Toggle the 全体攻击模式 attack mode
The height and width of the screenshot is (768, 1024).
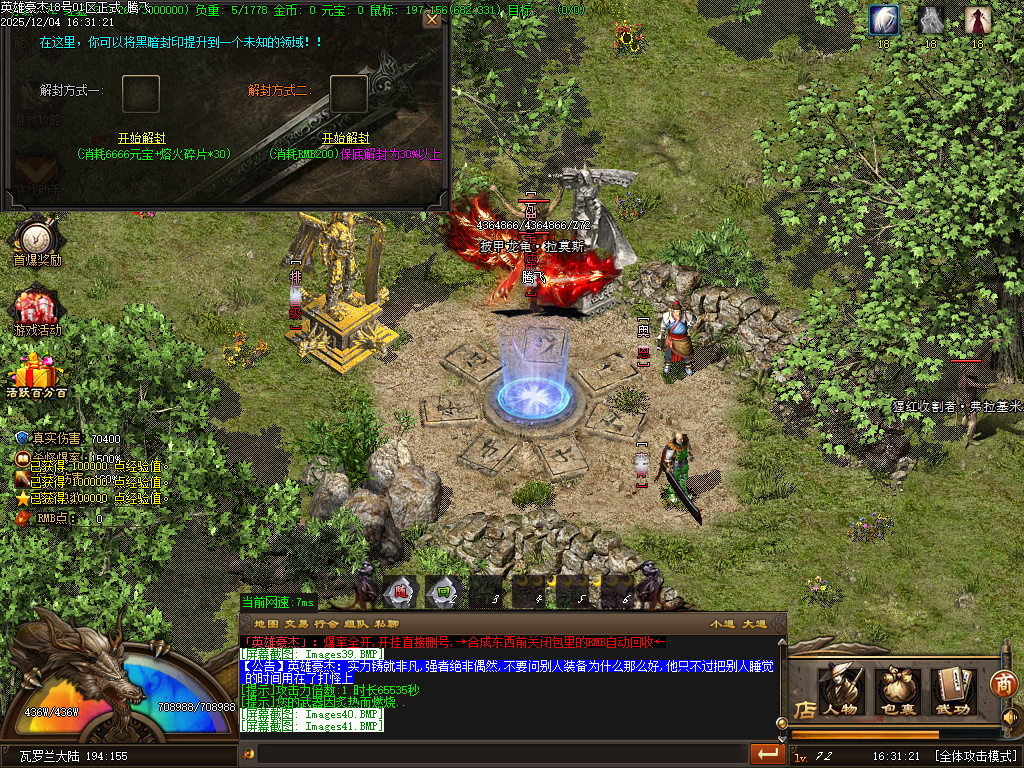tap(975, 755)
